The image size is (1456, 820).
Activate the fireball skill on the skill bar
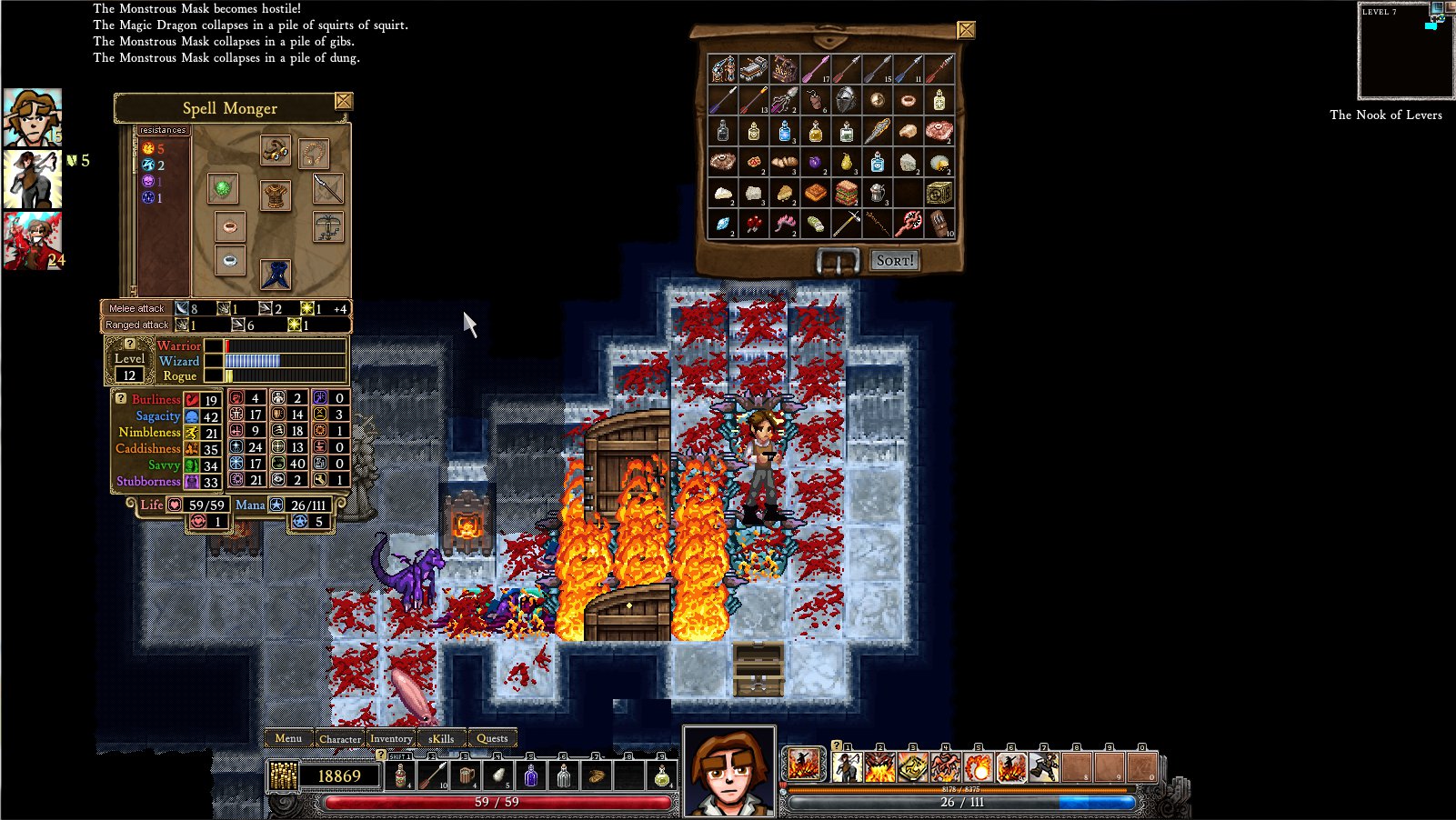[x=979, y=767]
